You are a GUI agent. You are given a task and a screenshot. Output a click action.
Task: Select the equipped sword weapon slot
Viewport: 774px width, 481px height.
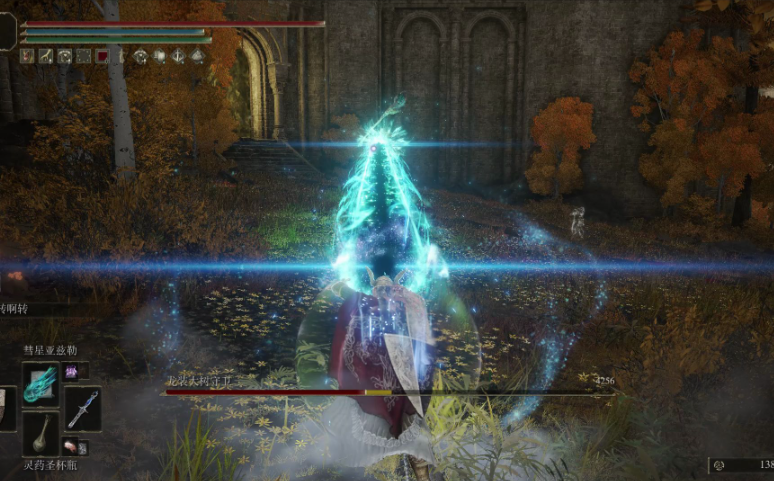coord(82,408)
